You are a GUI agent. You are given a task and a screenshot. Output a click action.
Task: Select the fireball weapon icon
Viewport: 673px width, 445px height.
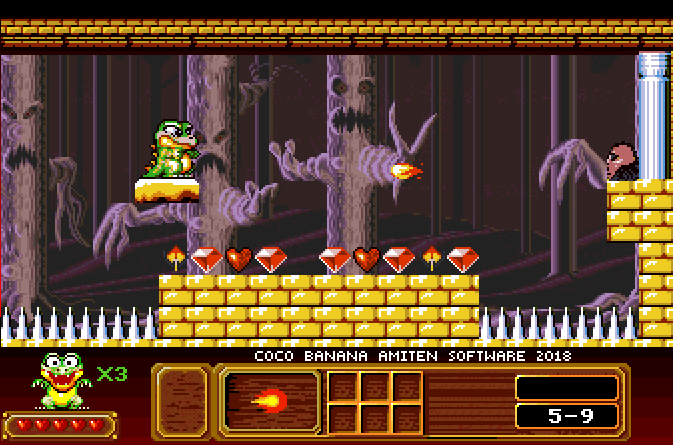pos(270,402)
